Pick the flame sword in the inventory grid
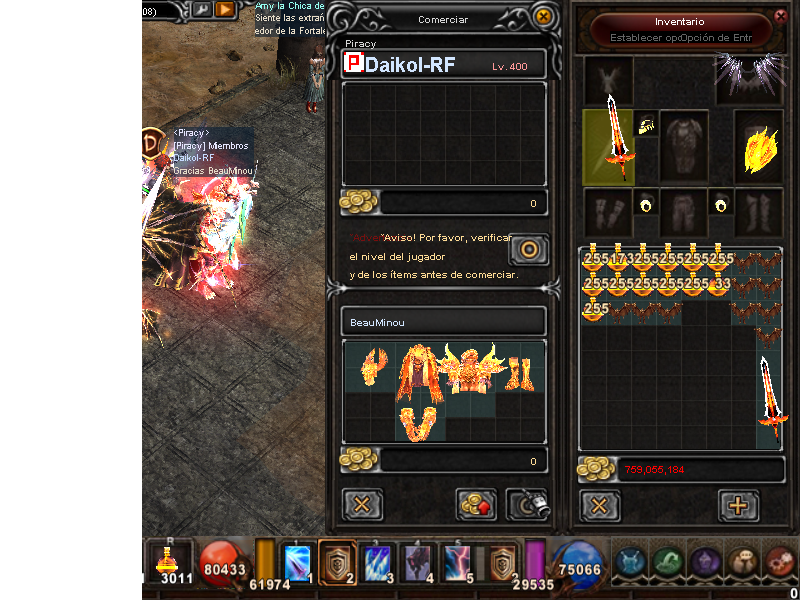 coord(771,401)
